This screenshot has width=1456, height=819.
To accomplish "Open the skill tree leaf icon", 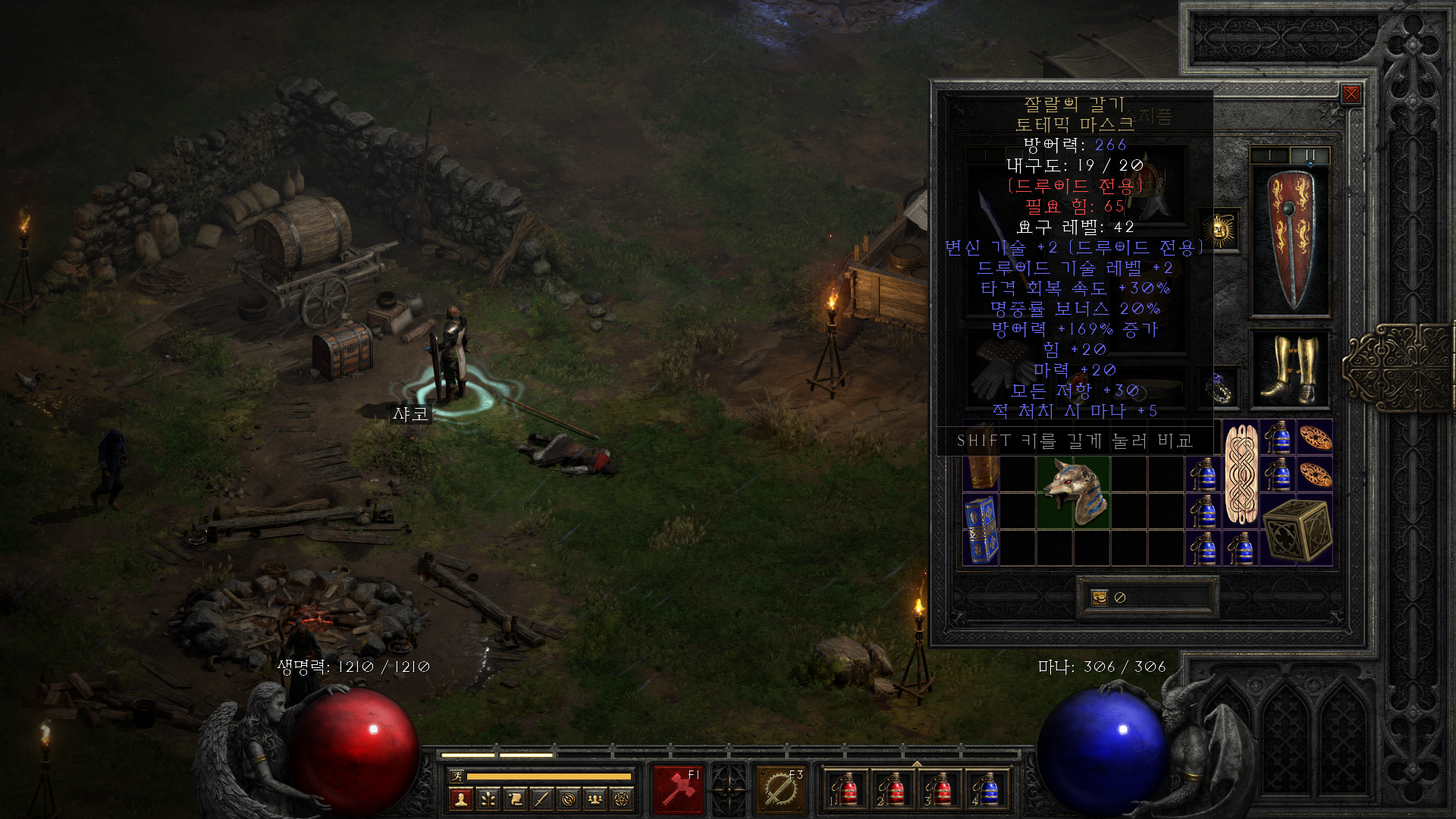I will (488, 799).
